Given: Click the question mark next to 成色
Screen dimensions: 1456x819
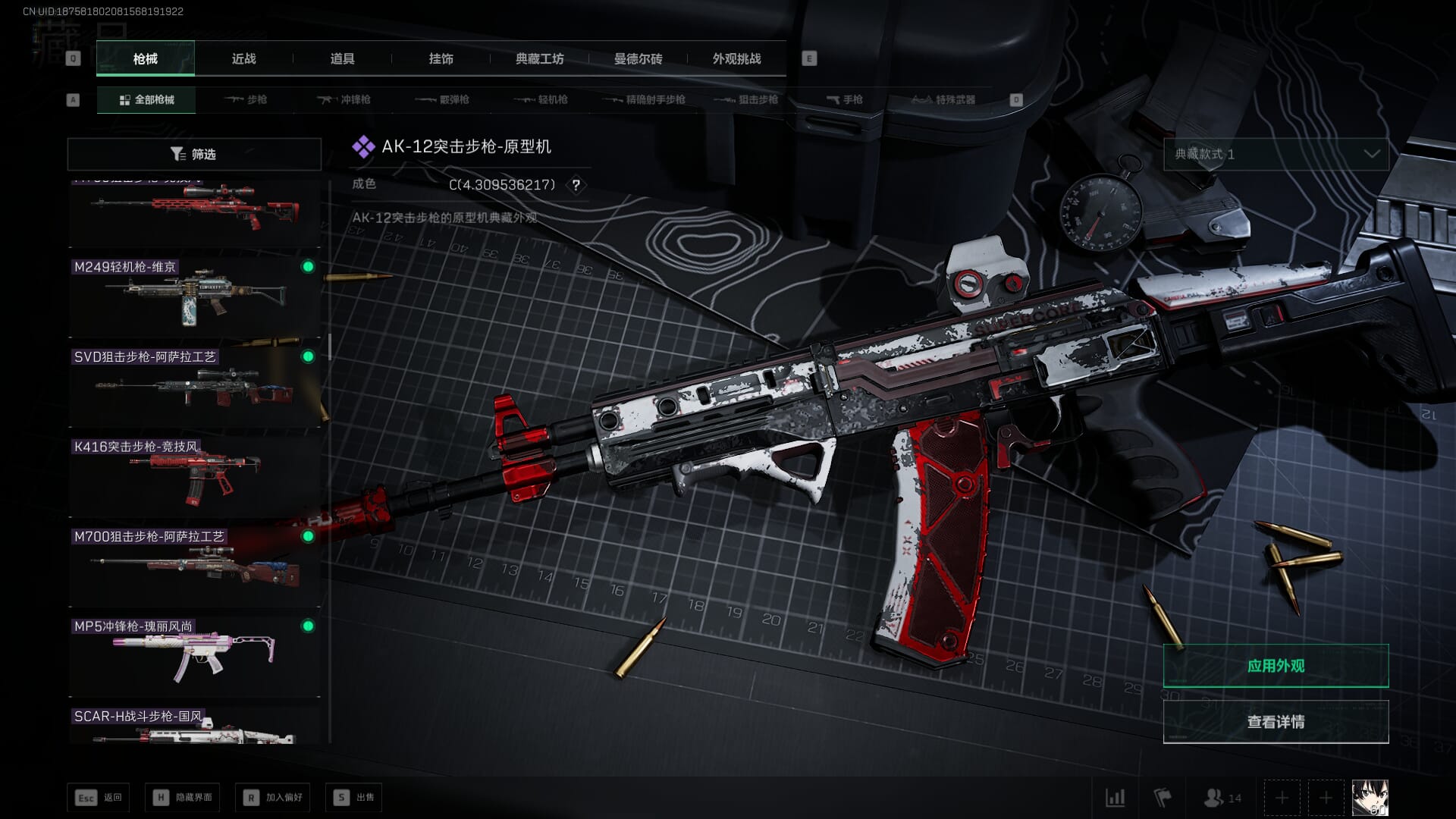Looking at the screenshot, I should pos(576,185).
